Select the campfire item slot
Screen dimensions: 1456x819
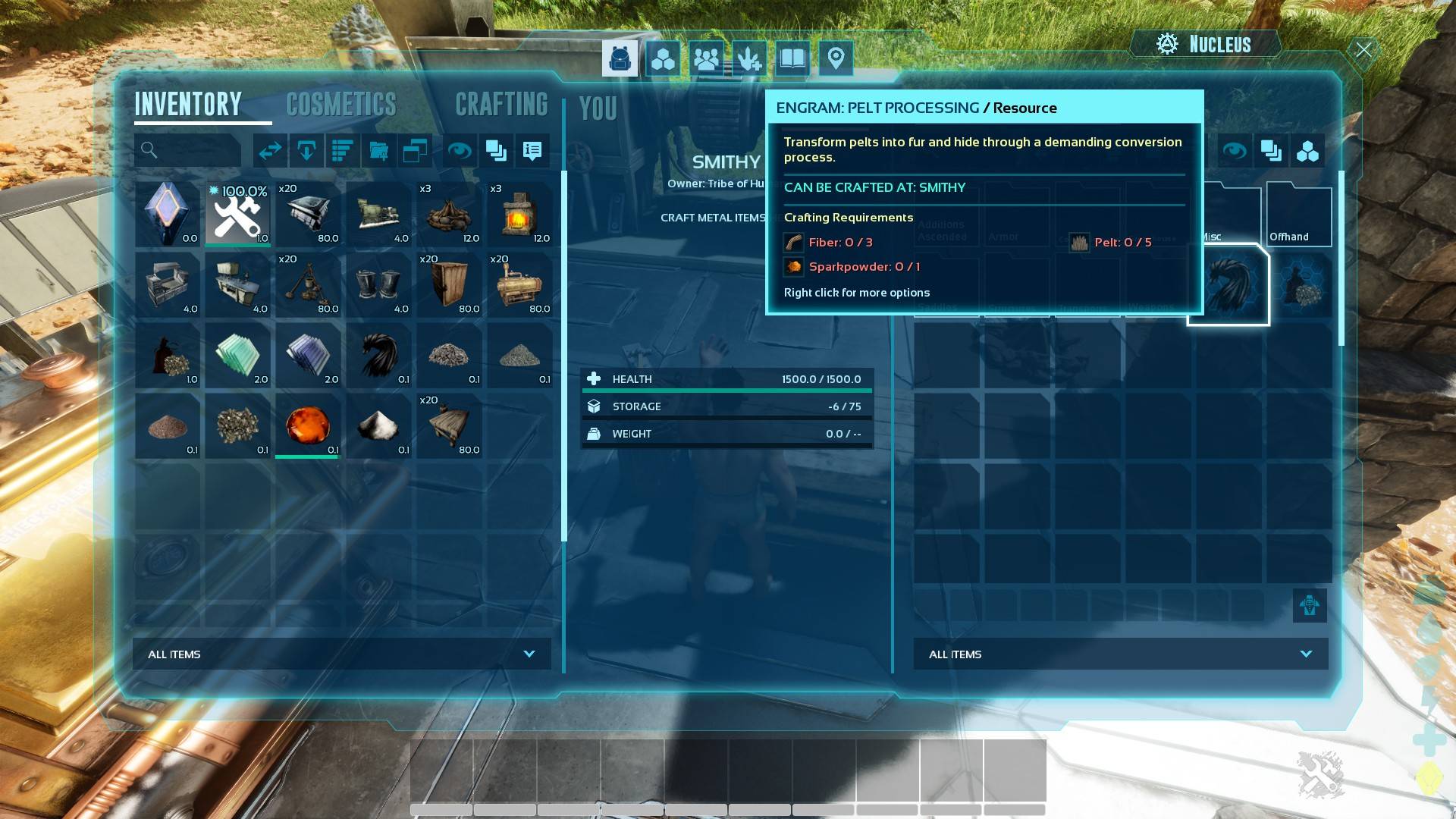(x=449, y=215)
